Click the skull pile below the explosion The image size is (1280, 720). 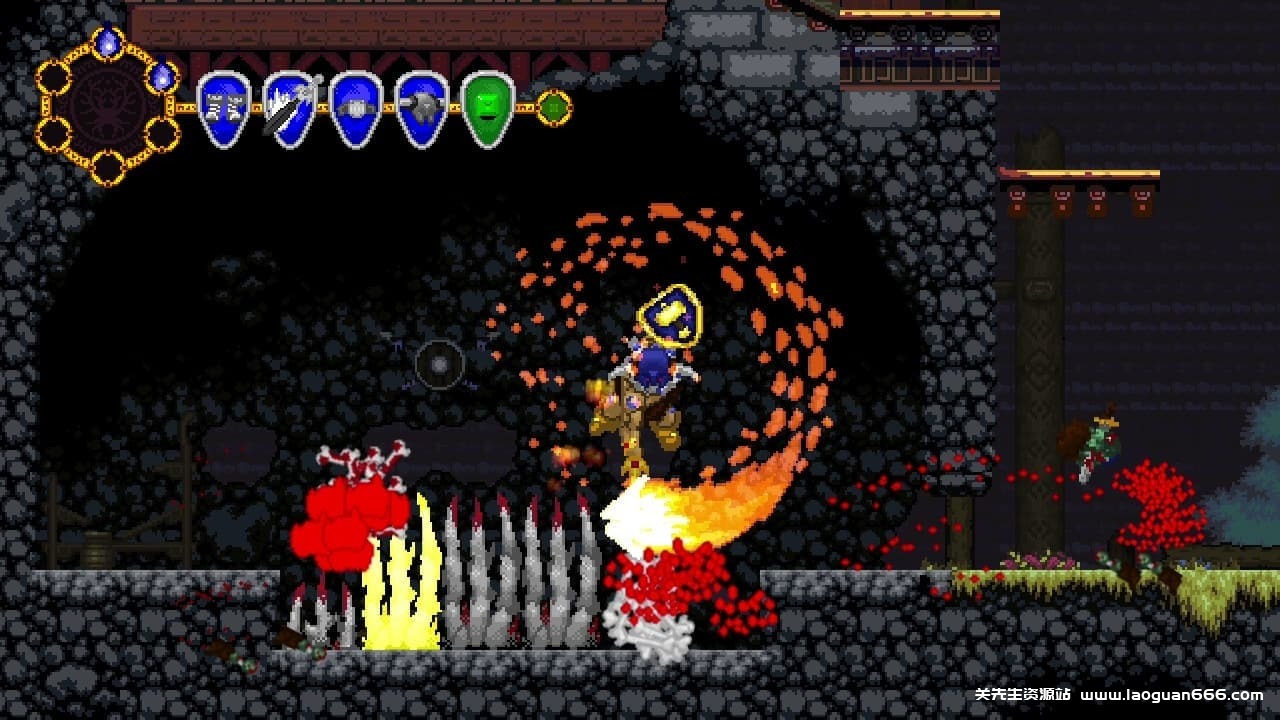point(655,635)
